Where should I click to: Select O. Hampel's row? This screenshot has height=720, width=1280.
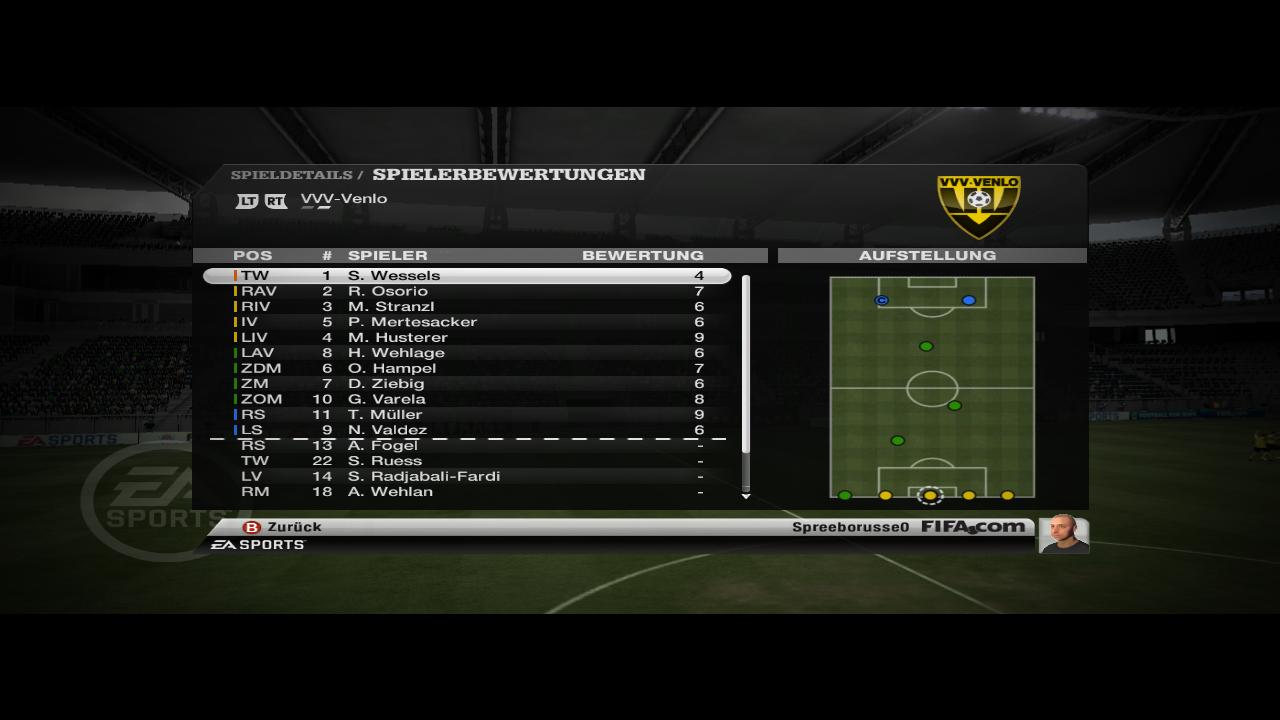pyautogui.click(x=467, y=368)
